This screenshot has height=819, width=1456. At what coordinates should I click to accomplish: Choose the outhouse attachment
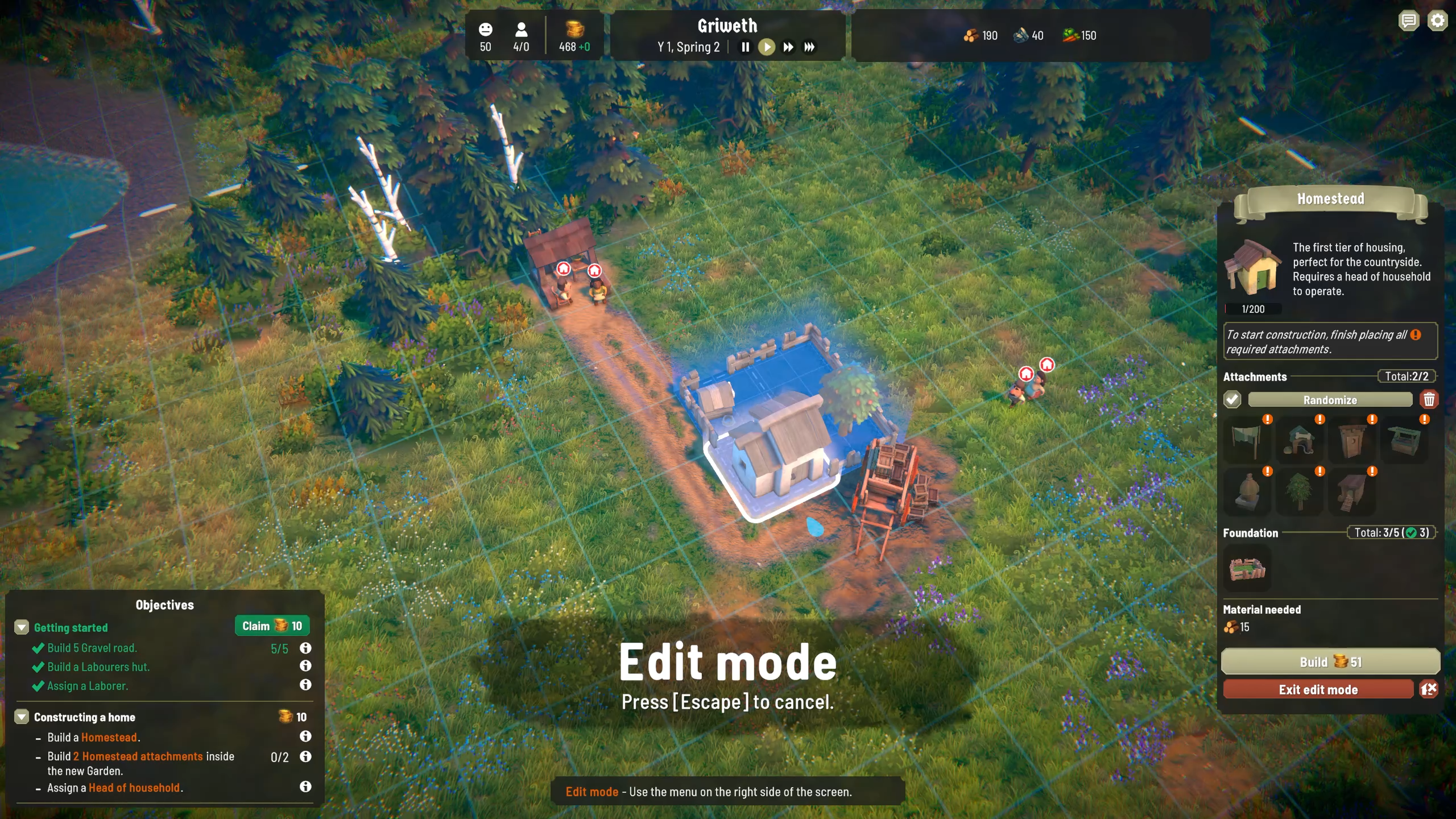(1351, 441)
